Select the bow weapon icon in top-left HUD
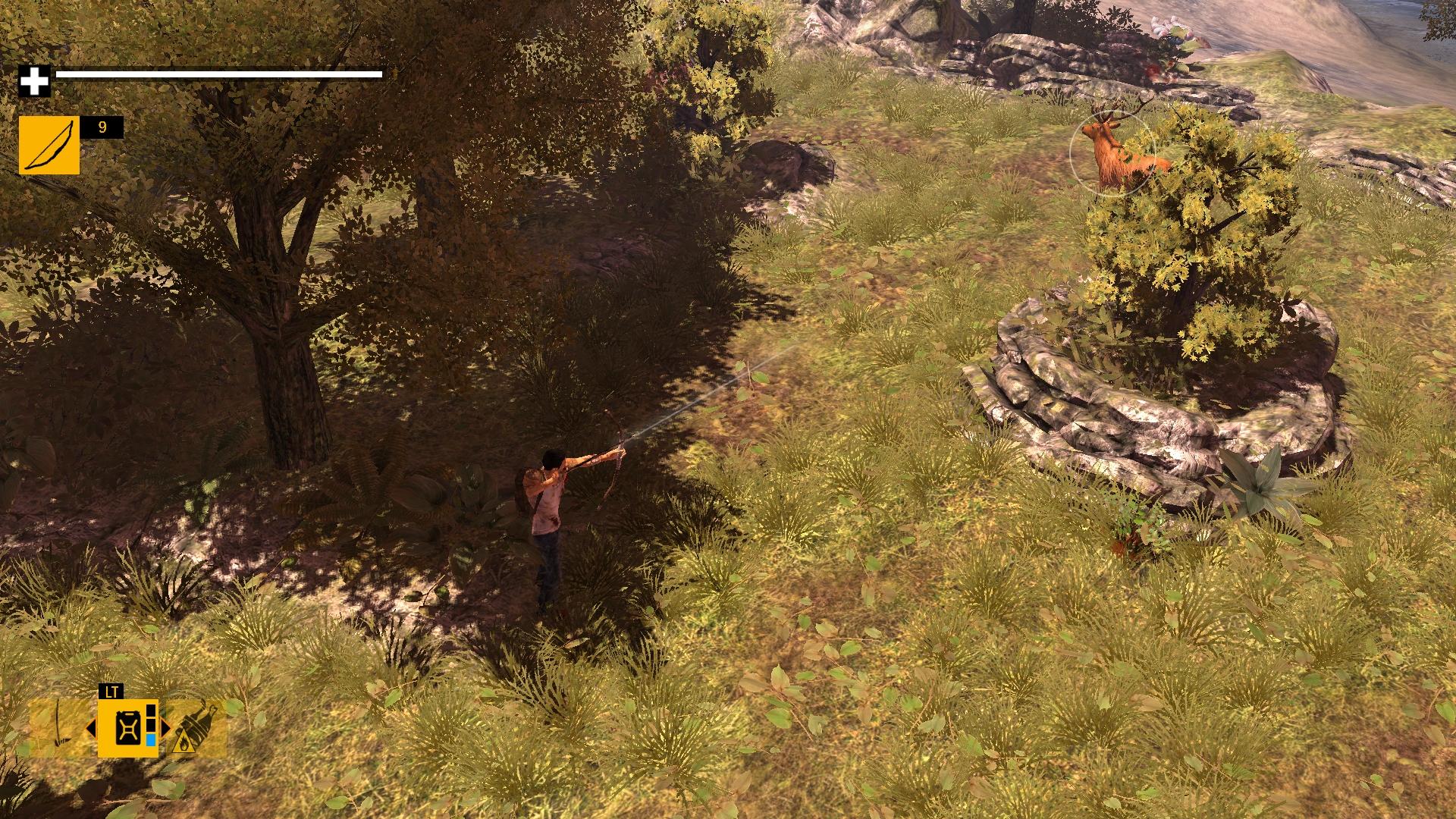 [x=49, y=144]
